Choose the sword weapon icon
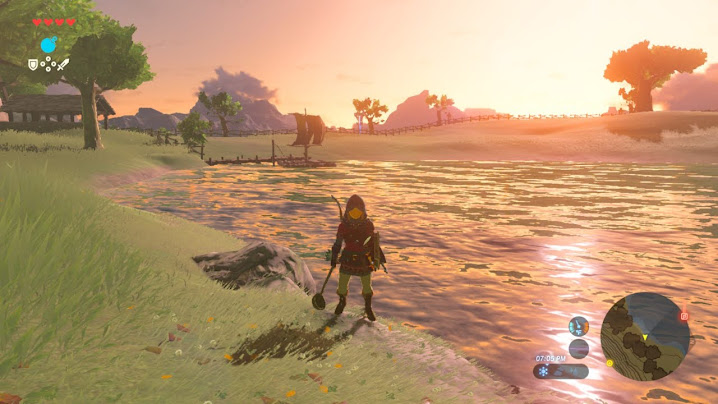This screenshot has height=404, width=718. pos(63,64)
